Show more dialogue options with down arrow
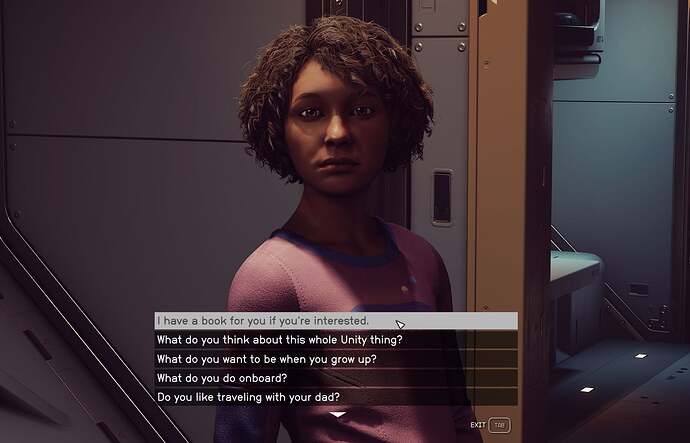Image resolution: width=690 pixels, height=443 pixels. (338, 413)
